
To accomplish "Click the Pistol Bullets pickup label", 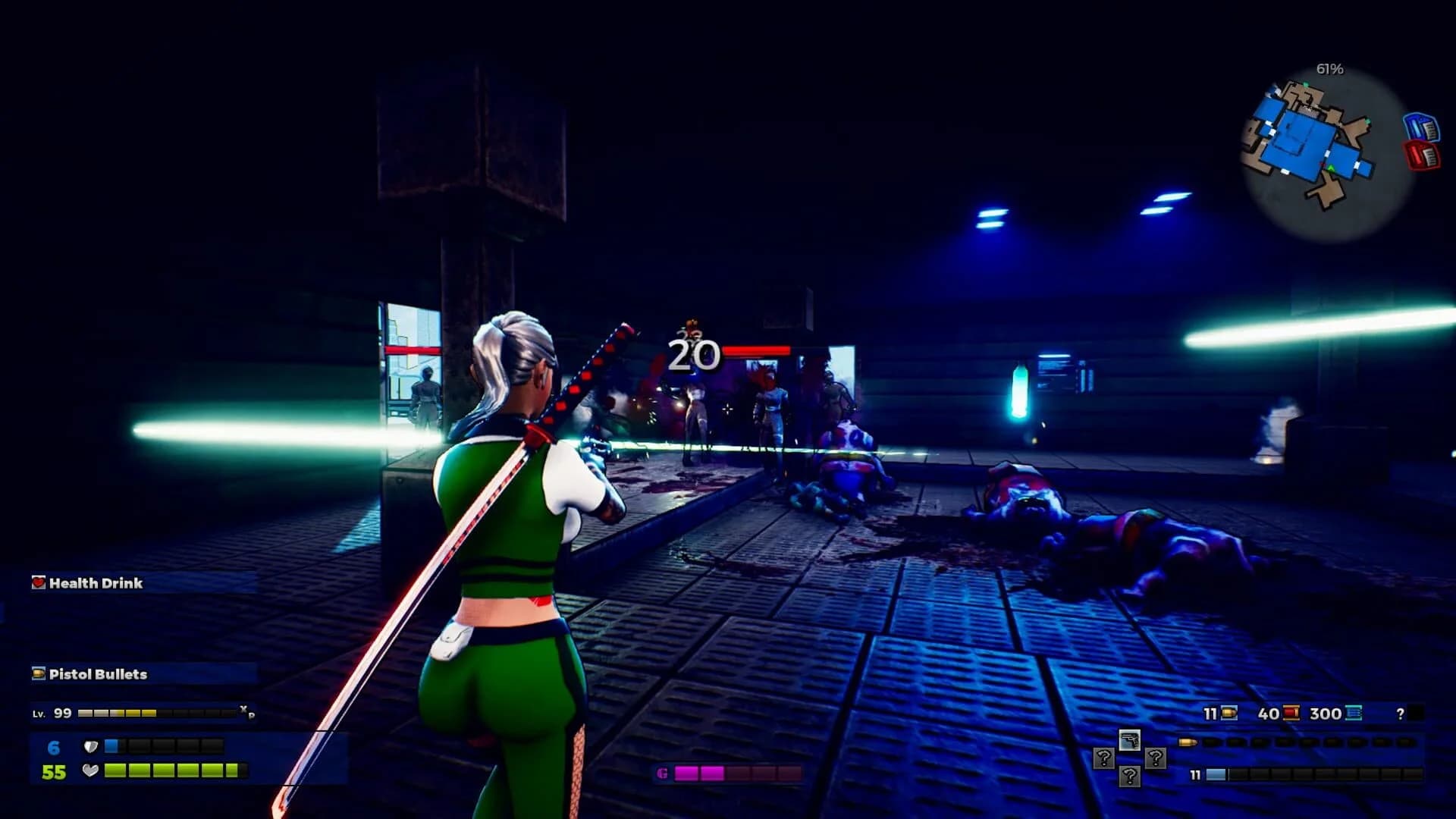I will point(97,674).
